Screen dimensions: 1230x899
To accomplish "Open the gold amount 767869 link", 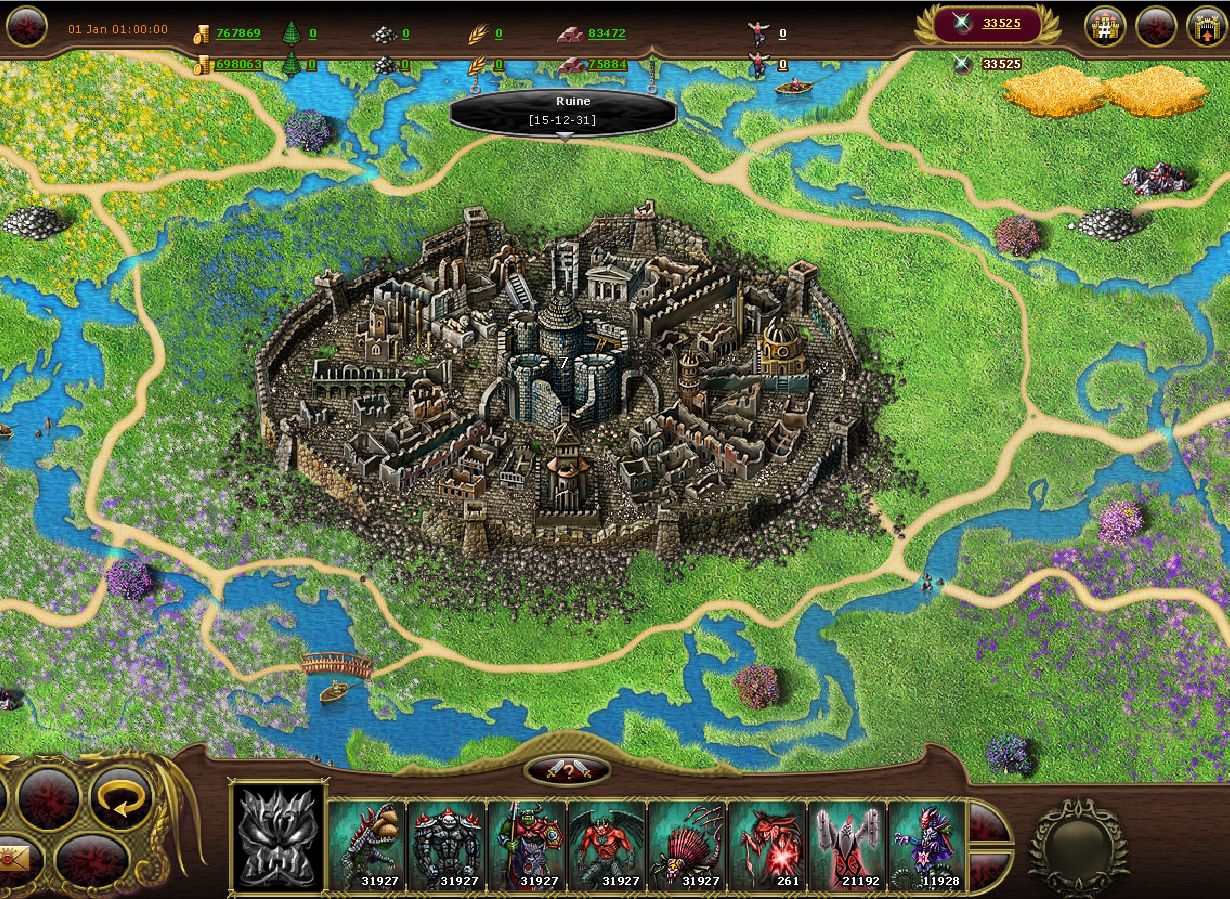I will (x=238, y=33).
